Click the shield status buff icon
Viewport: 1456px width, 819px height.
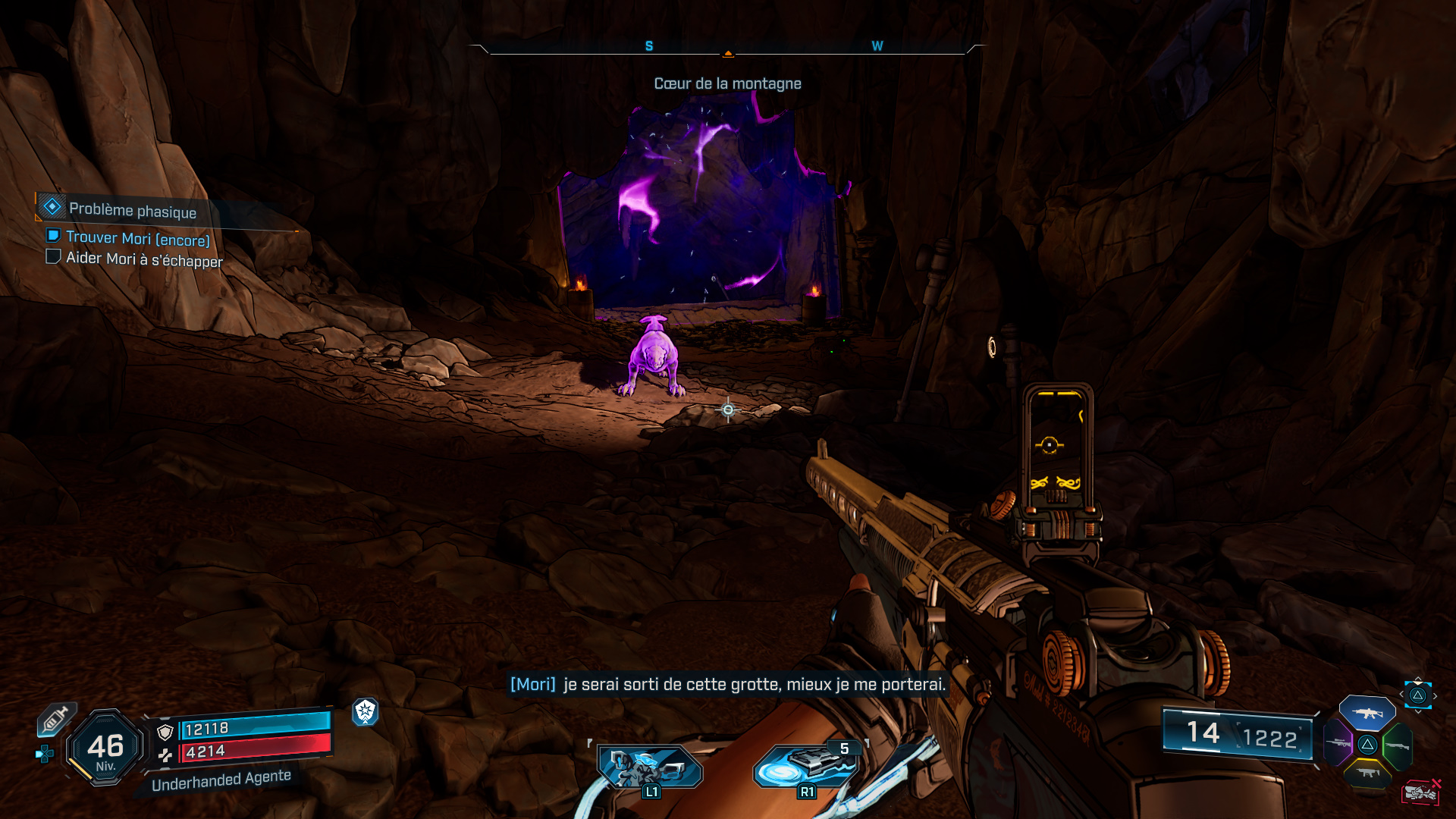(x=366, y=711)
